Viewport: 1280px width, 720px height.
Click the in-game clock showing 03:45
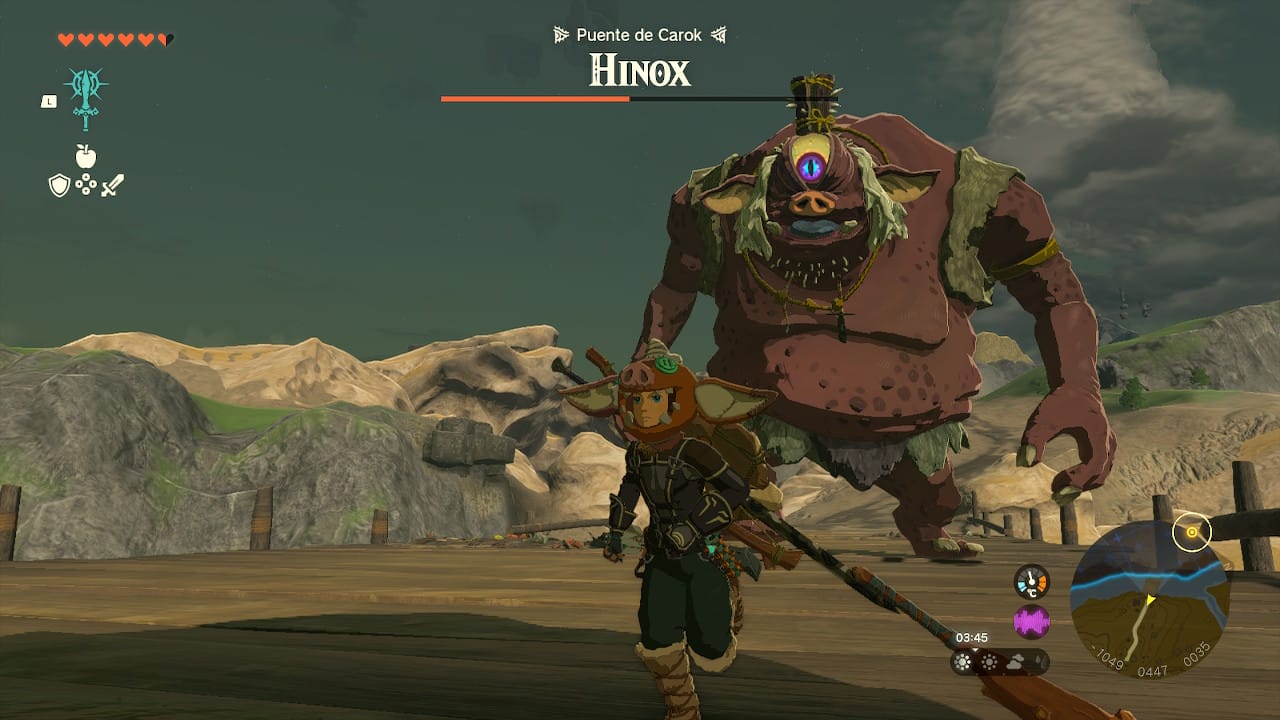pos(972,637)
